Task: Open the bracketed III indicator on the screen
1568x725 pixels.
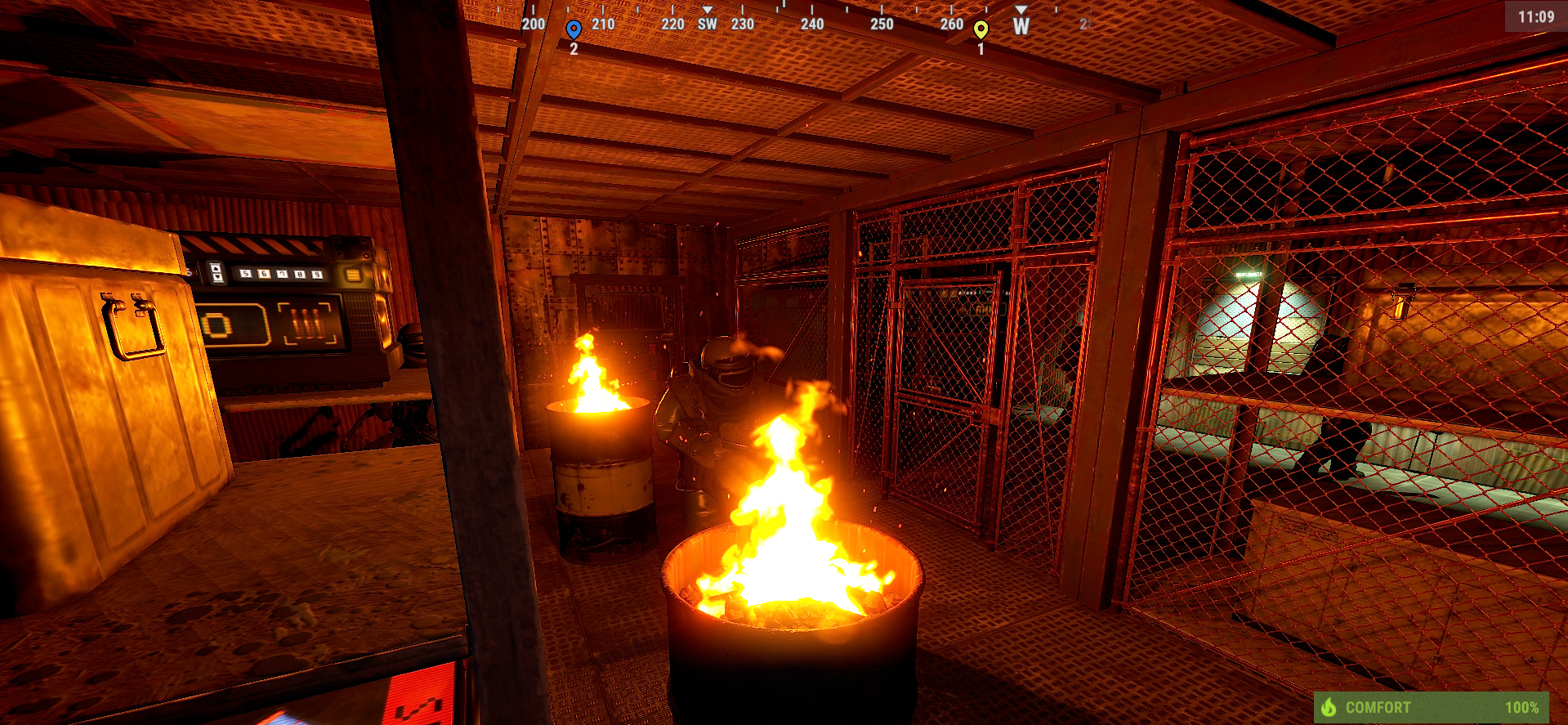Action: [306, 322]
